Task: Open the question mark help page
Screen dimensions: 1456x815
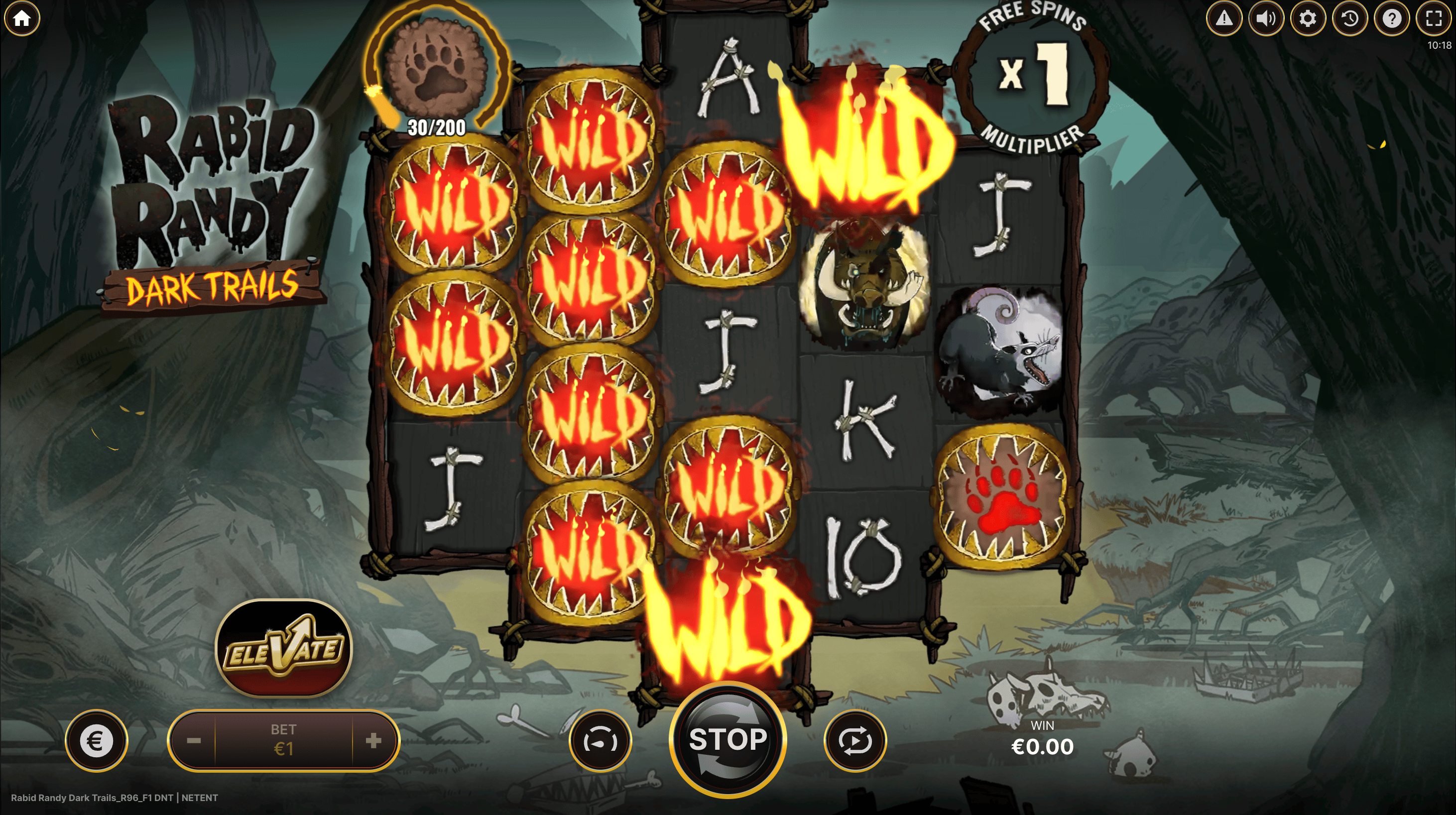Action: tap(1392, 18)
